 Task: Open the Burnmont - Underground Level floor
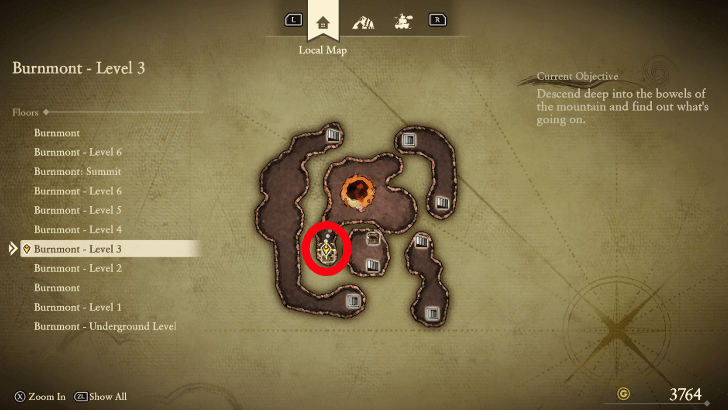[x=105, y=326]
